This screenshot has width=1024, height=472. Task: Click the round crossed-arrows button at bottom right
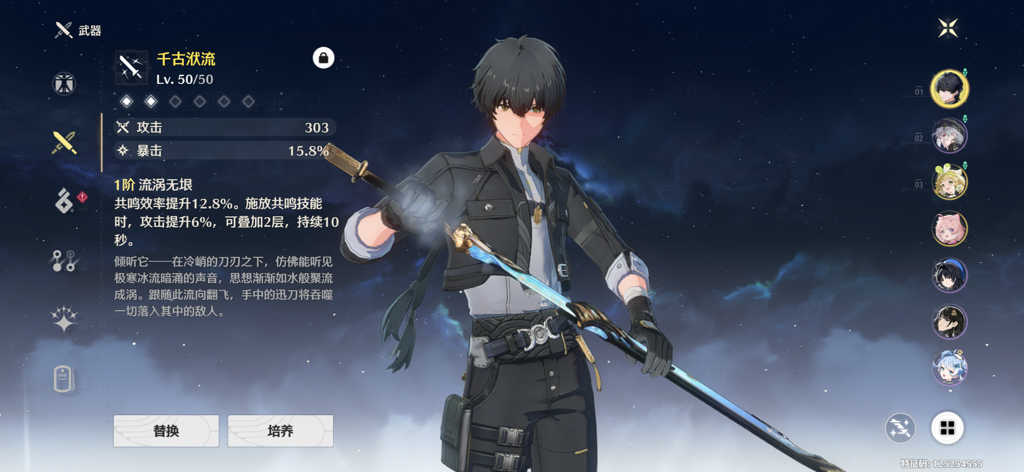[x=900, y=429]
